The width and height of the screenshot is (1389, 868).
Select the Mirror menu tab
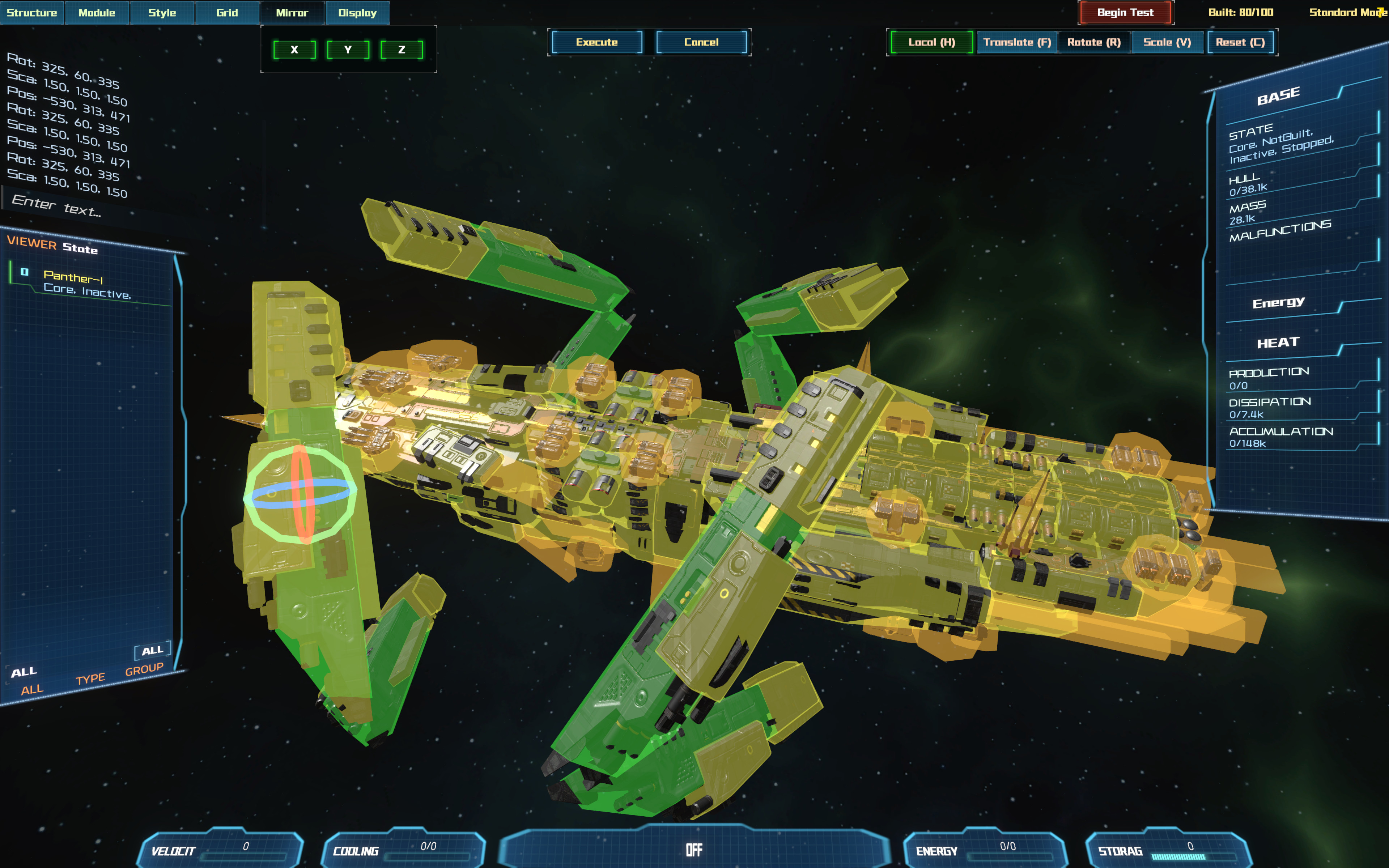[x=292, y=13]
